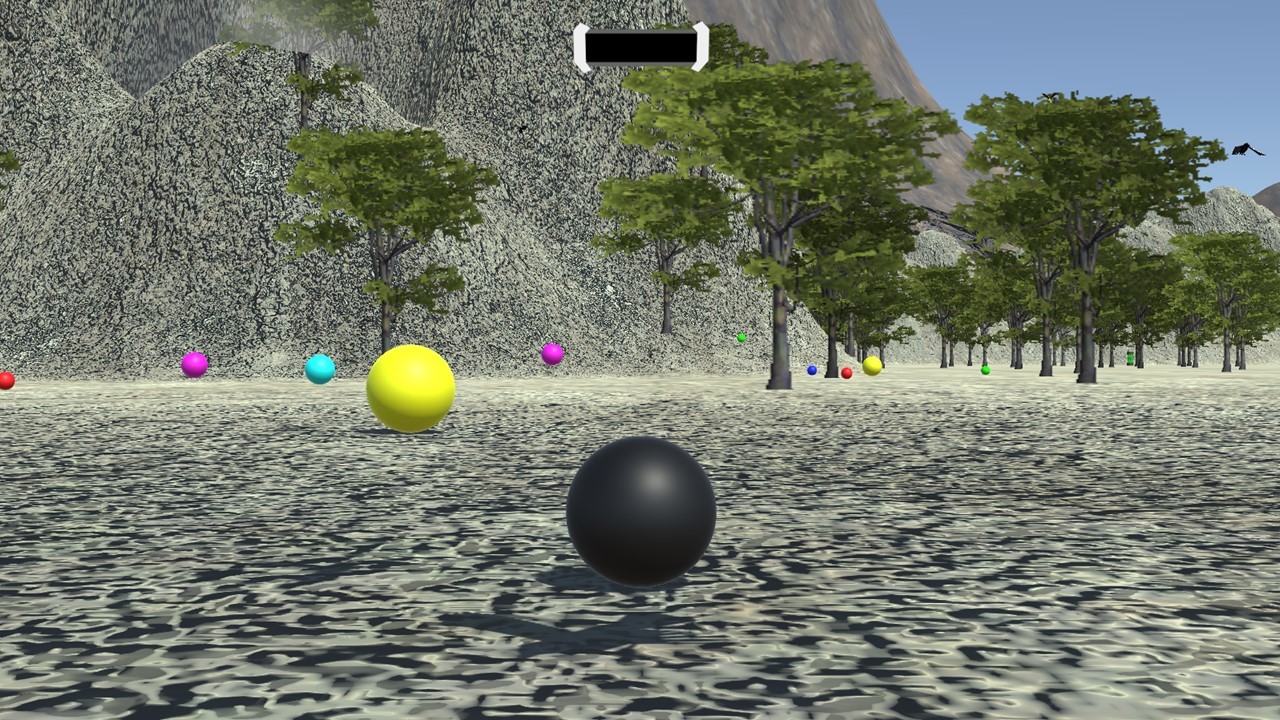Image resolution: width=1280 pixels, height=720 pixels.
Task: Select the large black ball in the foreground
Action: pyautogui.click(x=642, y=512)
